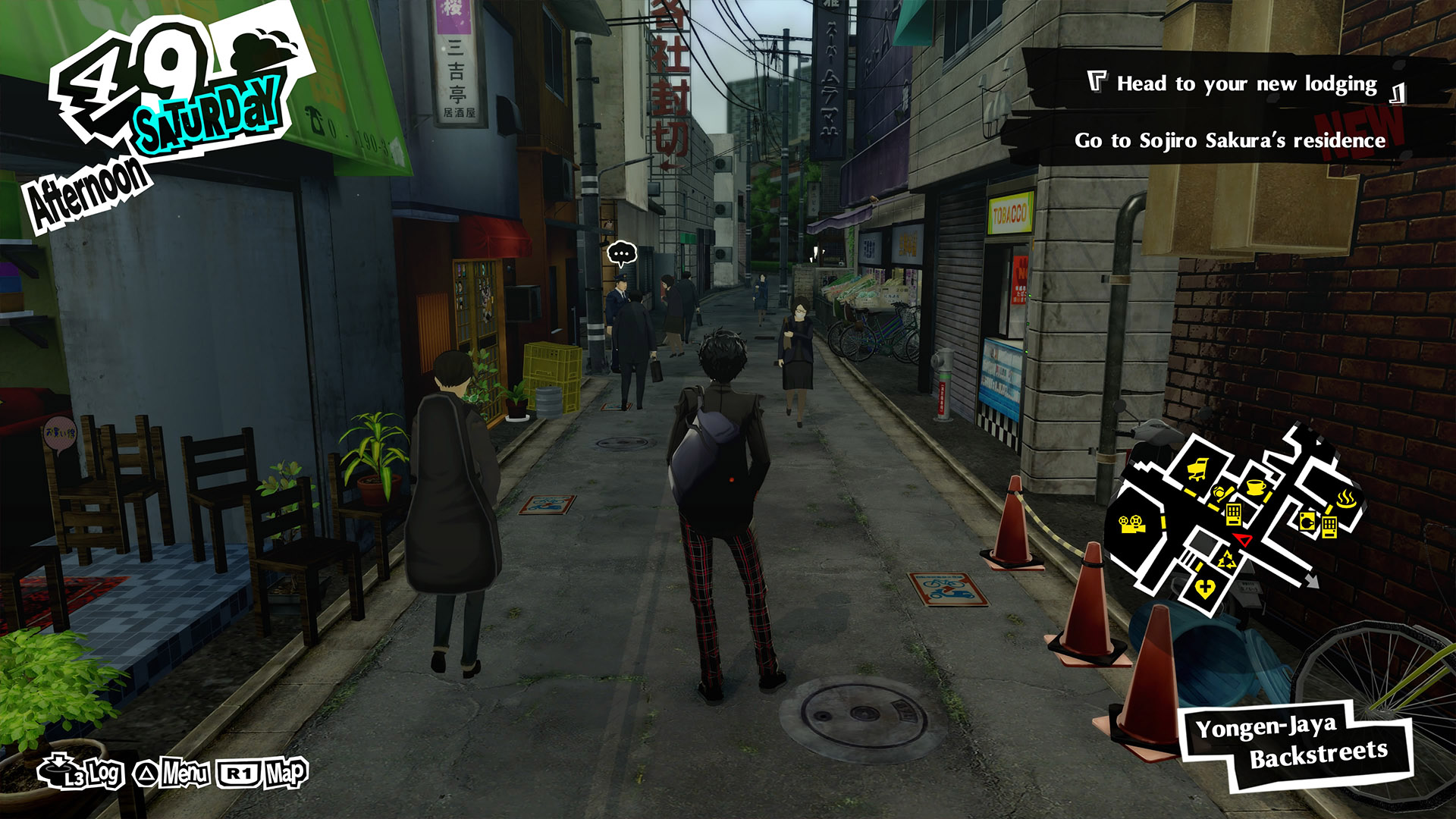Click the washing machine laundromat marker on minimap
This screenshot has height=819, width=1456.
[1308, 521]
